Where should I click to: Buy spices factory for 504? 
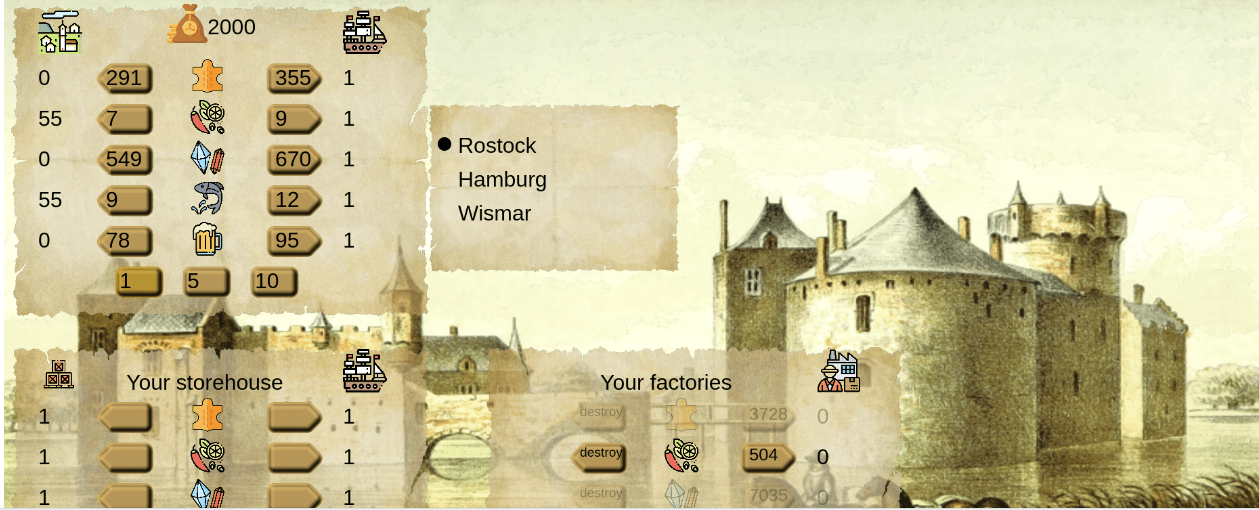coord(767,456)
